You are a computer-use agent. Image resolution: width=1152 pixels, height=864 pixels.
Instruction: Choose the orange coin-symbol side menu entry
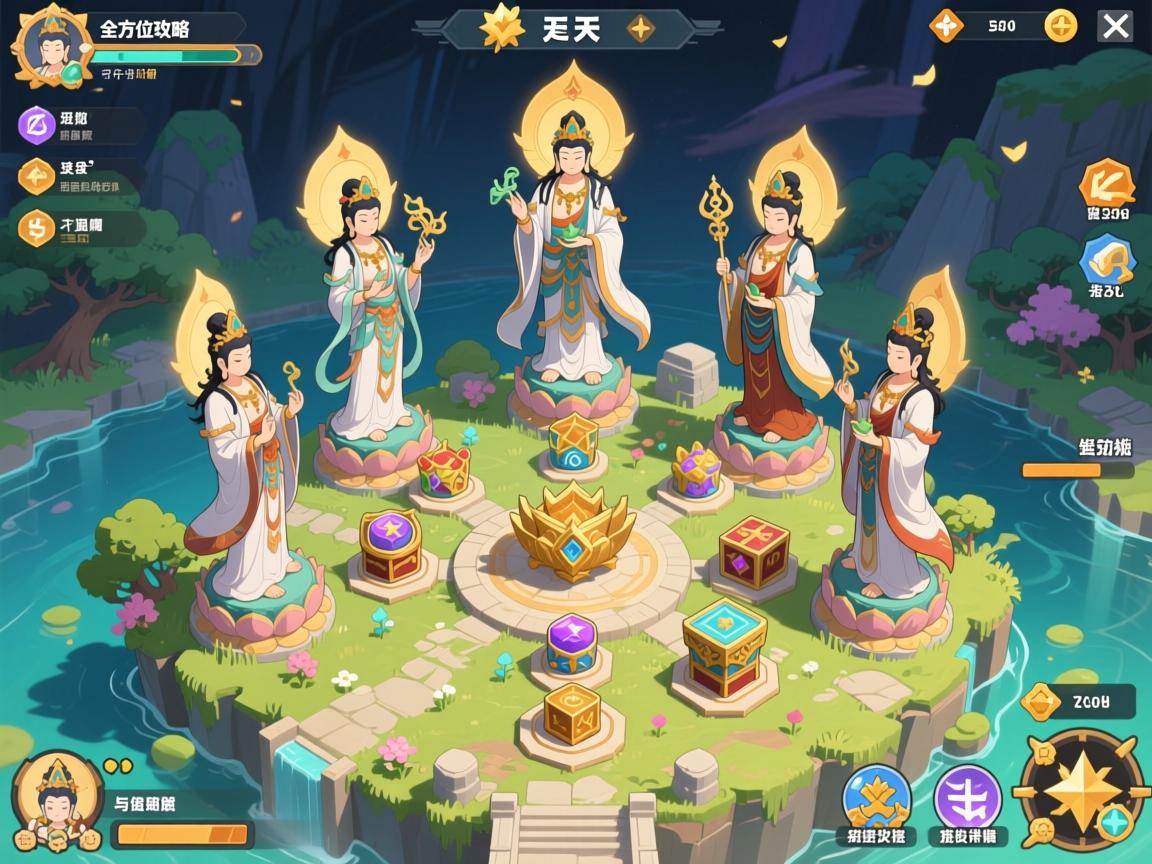(x=37, y=228)
